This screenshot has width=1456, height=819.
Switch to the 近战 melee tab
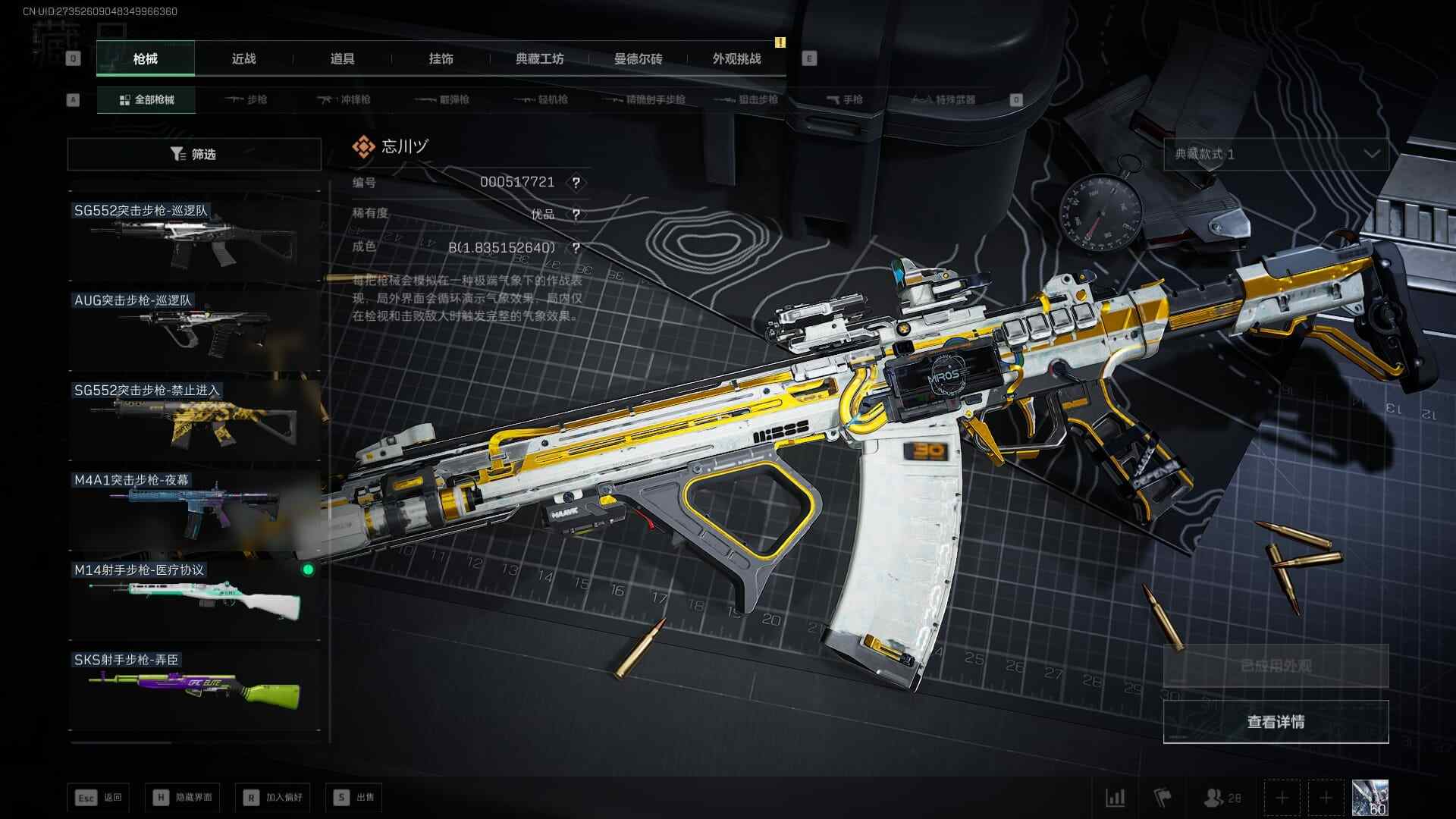click(243, 58)
